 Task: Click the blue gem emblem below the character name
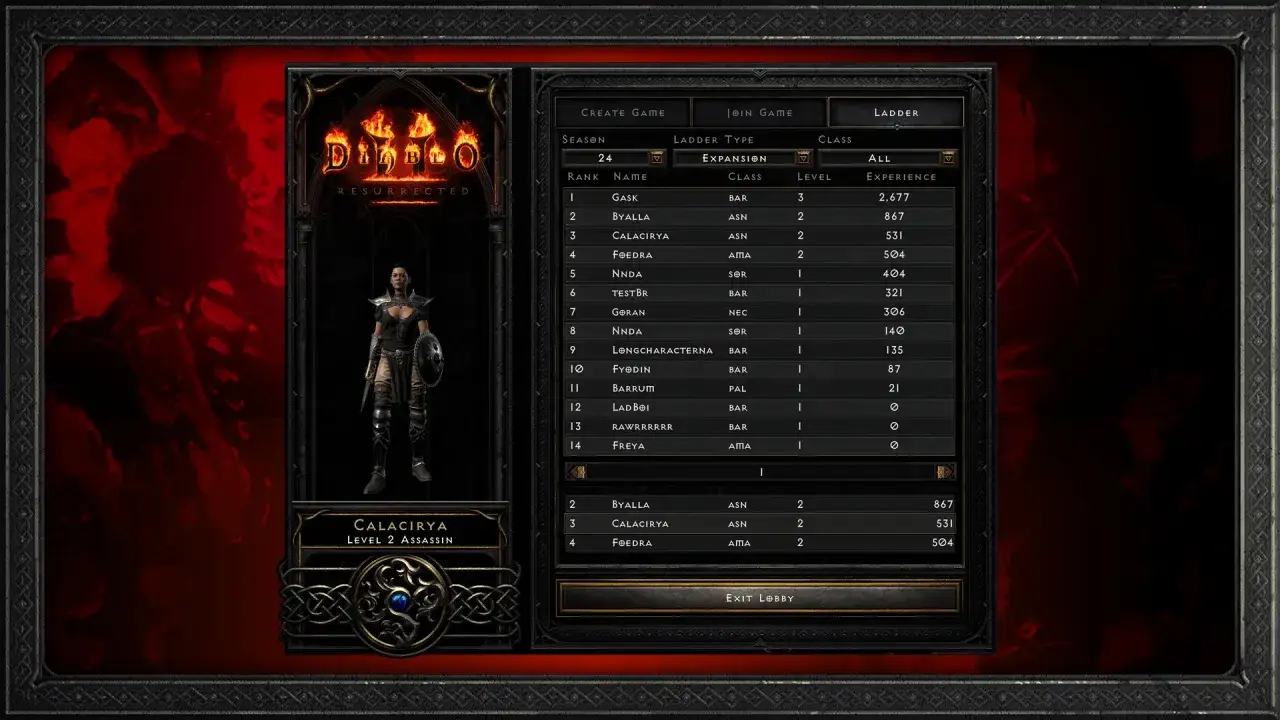click(x=399, y=598)
